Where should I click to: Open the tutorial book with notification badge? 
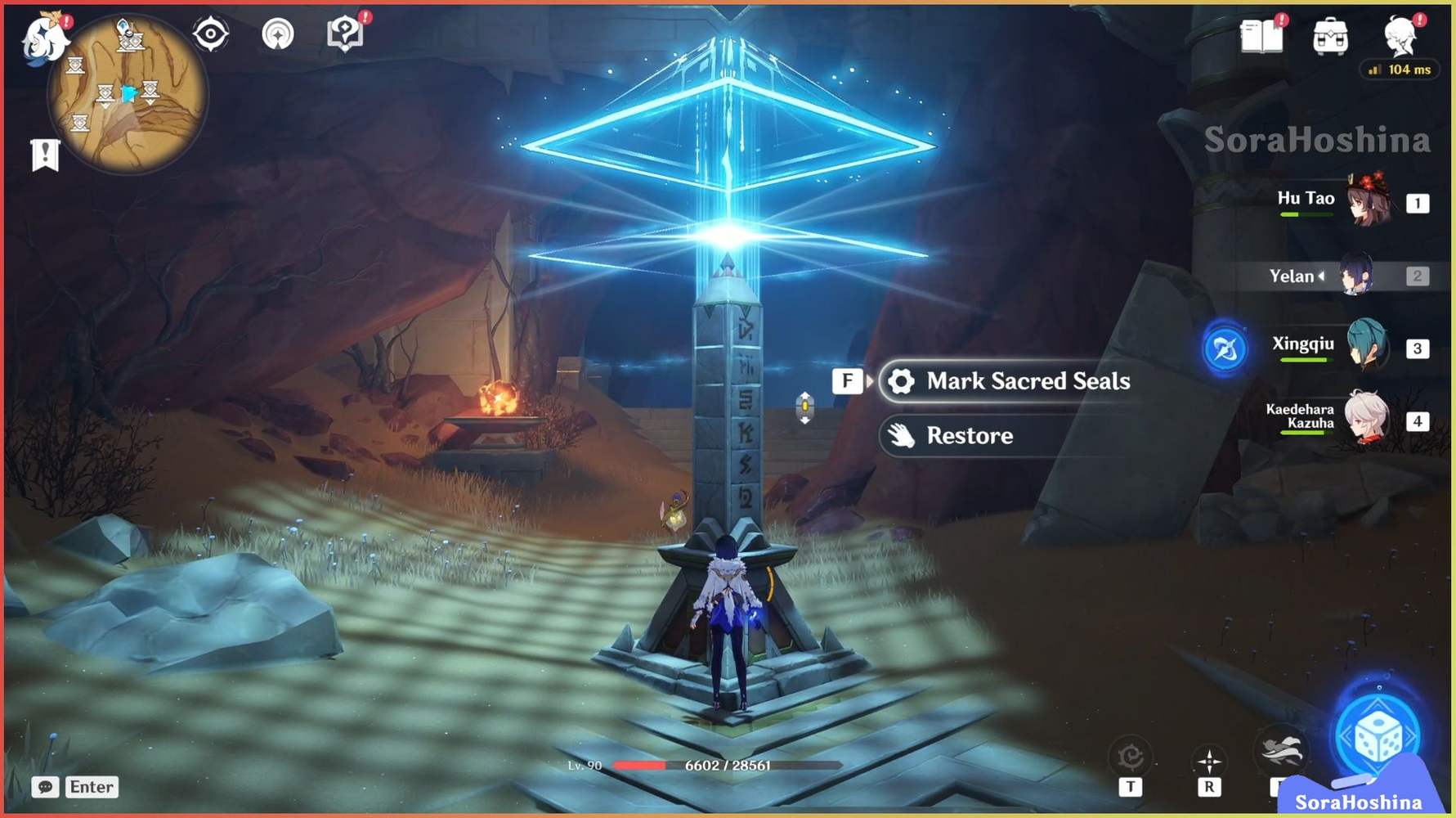pos(344,33)
